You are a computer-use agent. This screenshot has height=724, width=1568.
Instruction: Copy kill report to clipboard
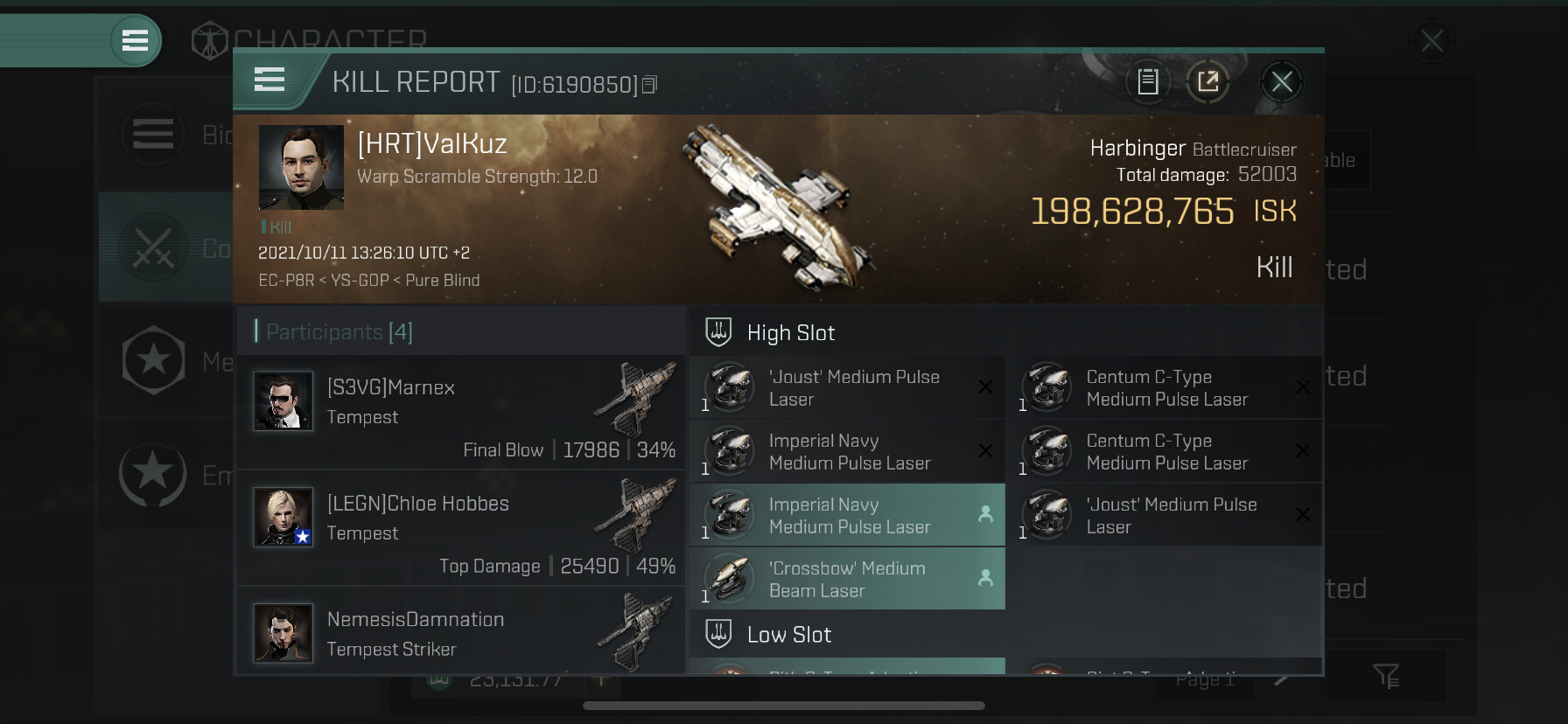coord(1148,82)
